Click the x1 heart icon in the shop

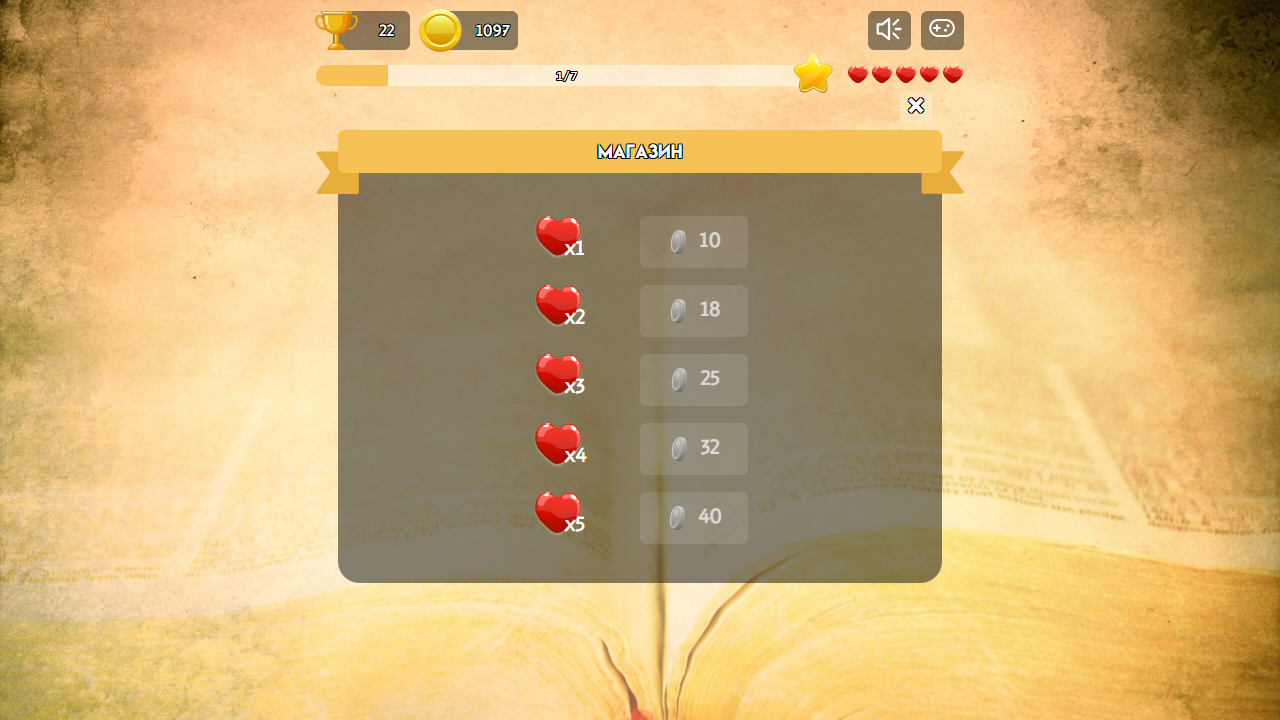[558, 235]
